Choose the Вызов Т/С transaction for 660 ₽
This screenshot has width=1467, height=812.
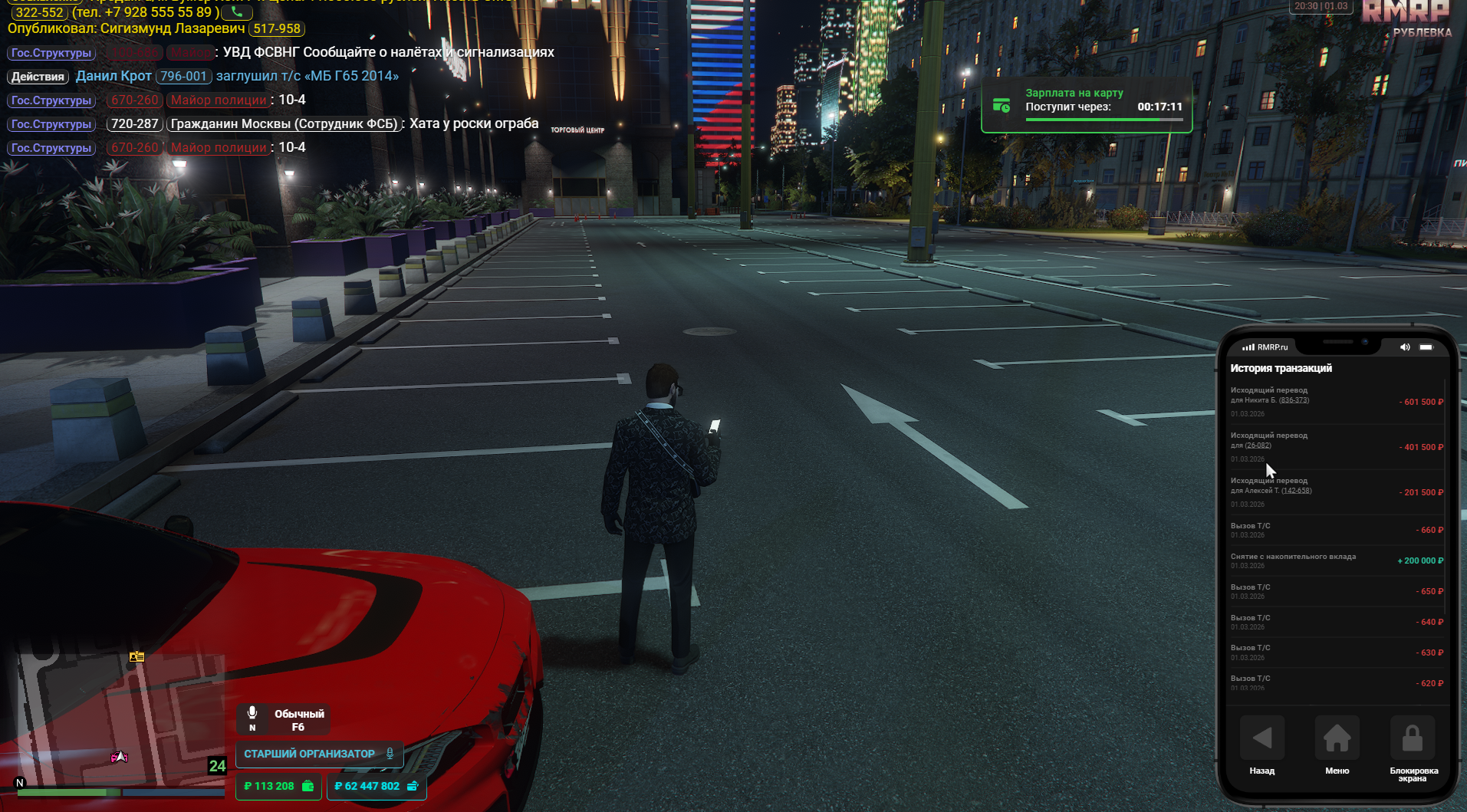[x=1336, y=530]
